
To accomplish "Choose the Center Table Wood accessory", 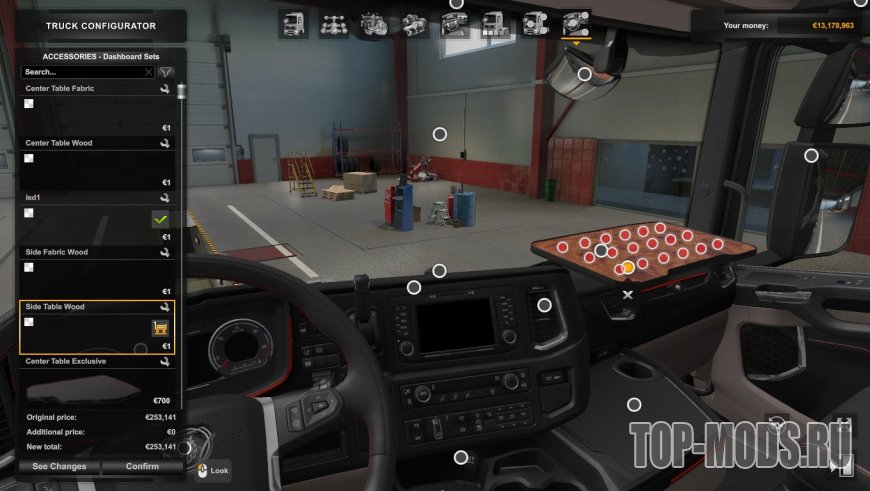I will 97,165.
